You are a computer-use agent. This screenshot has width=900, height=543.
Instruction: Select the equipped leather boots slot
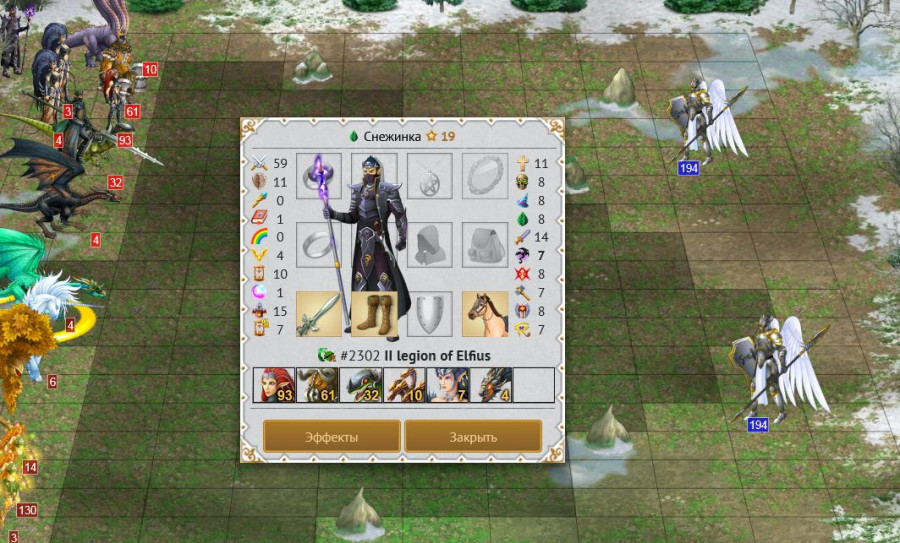374,314
